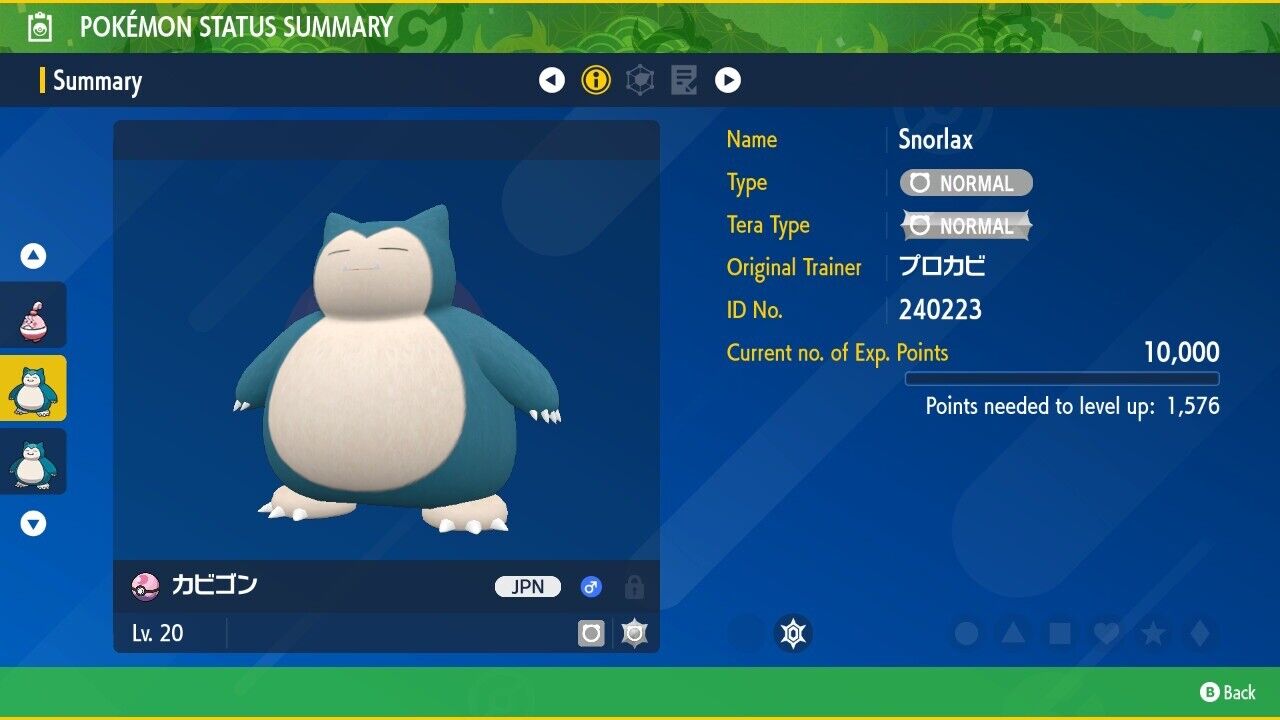Select the yellow info summary tab
1280x720 pixels.
(596, 80)
